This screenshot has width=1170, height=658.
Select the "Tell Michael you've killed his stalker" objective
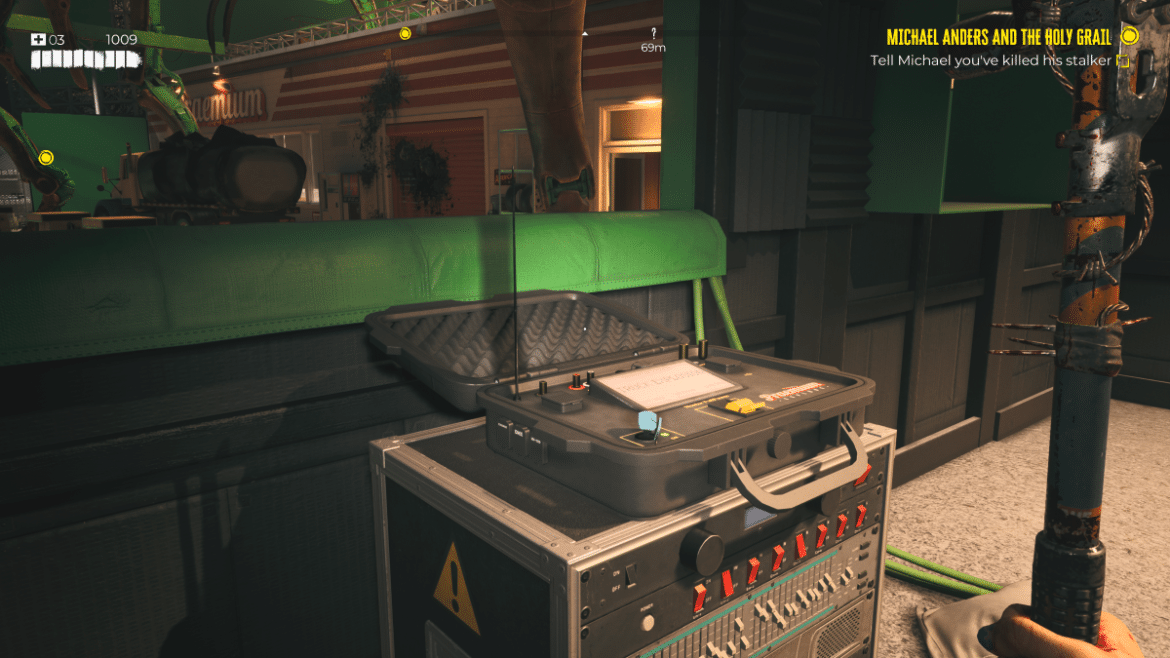pos(991,61)
